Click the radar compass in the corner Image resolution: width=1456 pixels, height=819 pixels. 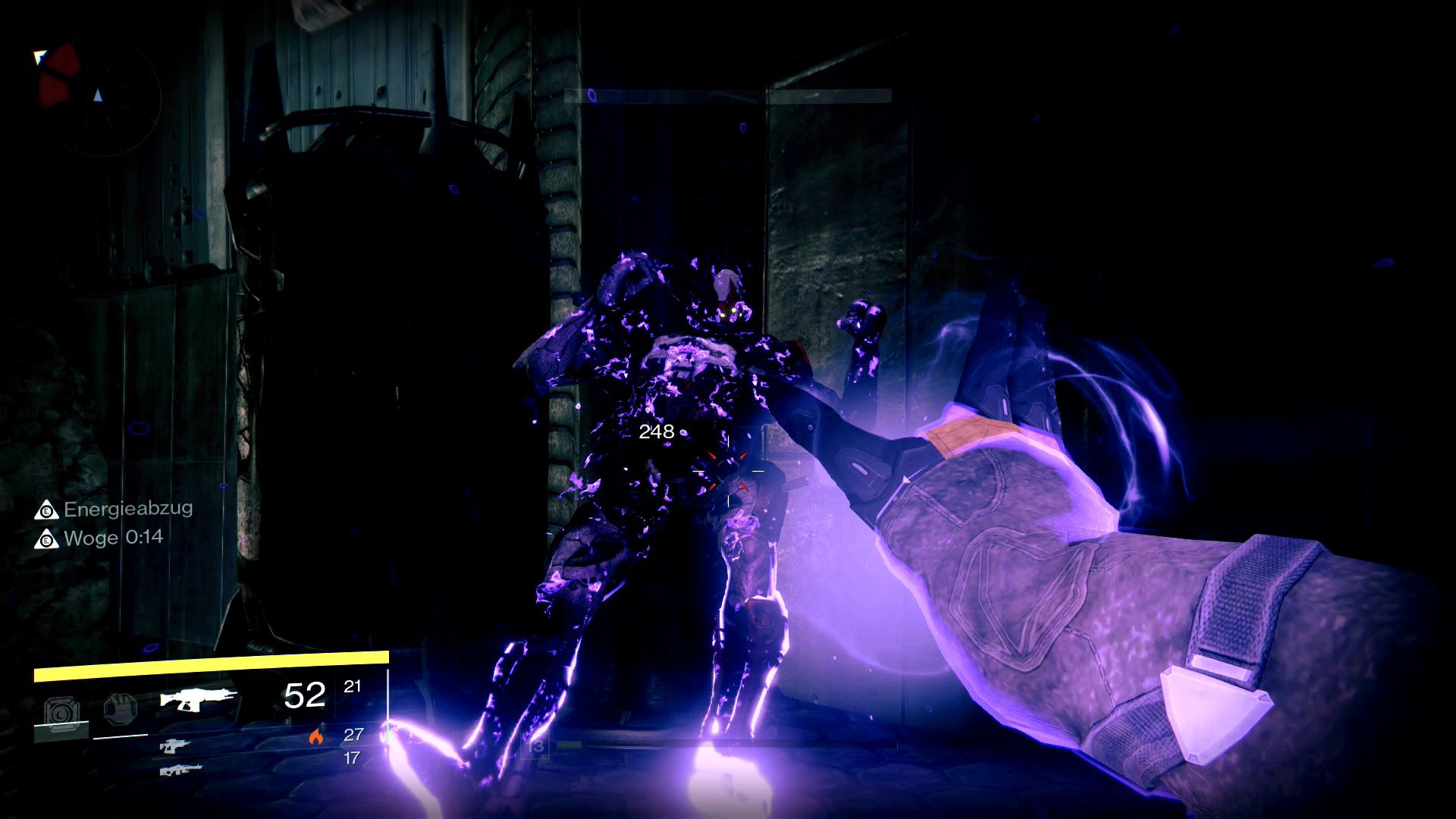[x=99, y=95]
